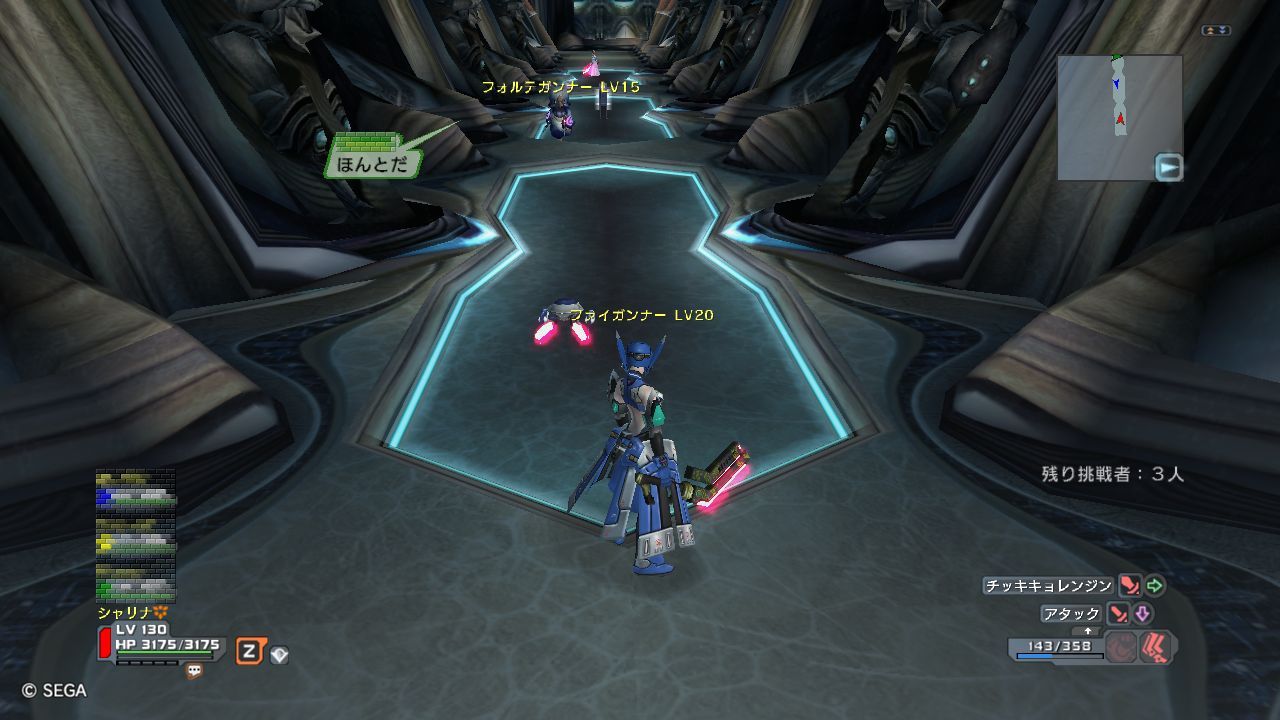Viewport: 1280px width, 720px height.
Task: Open the chat speech-bubble icon
Action: coord(194,672)
